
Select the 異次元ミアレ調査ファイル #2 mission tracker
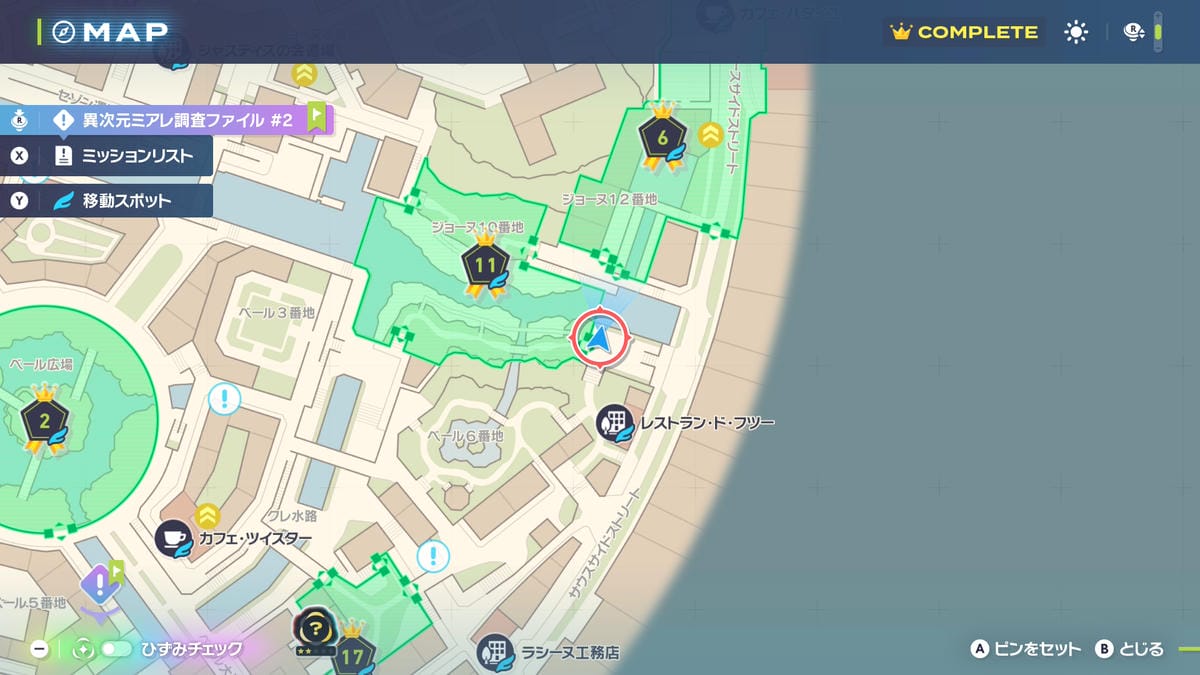(x=172, y=120)
